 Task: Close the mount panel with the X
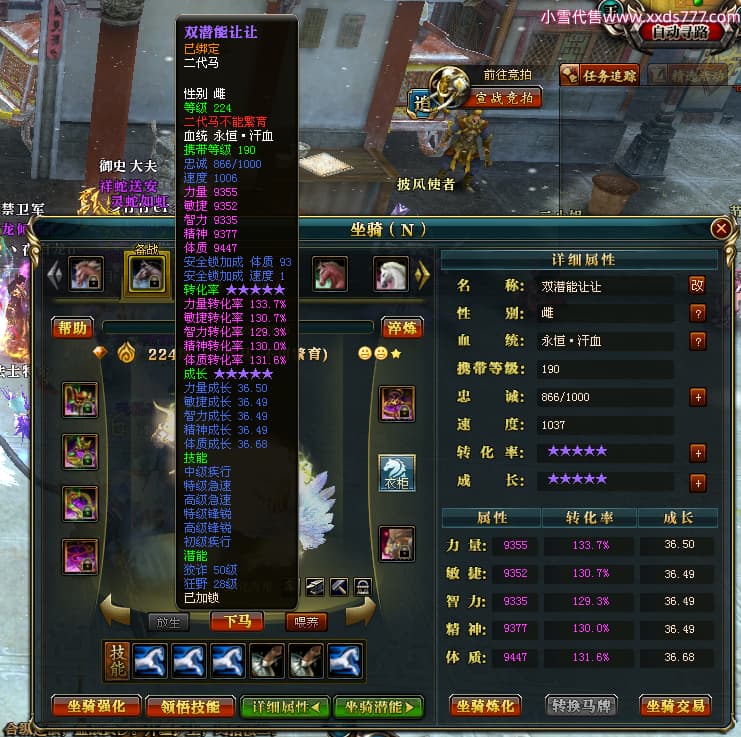pyautogui.click(x=720, y=229)
